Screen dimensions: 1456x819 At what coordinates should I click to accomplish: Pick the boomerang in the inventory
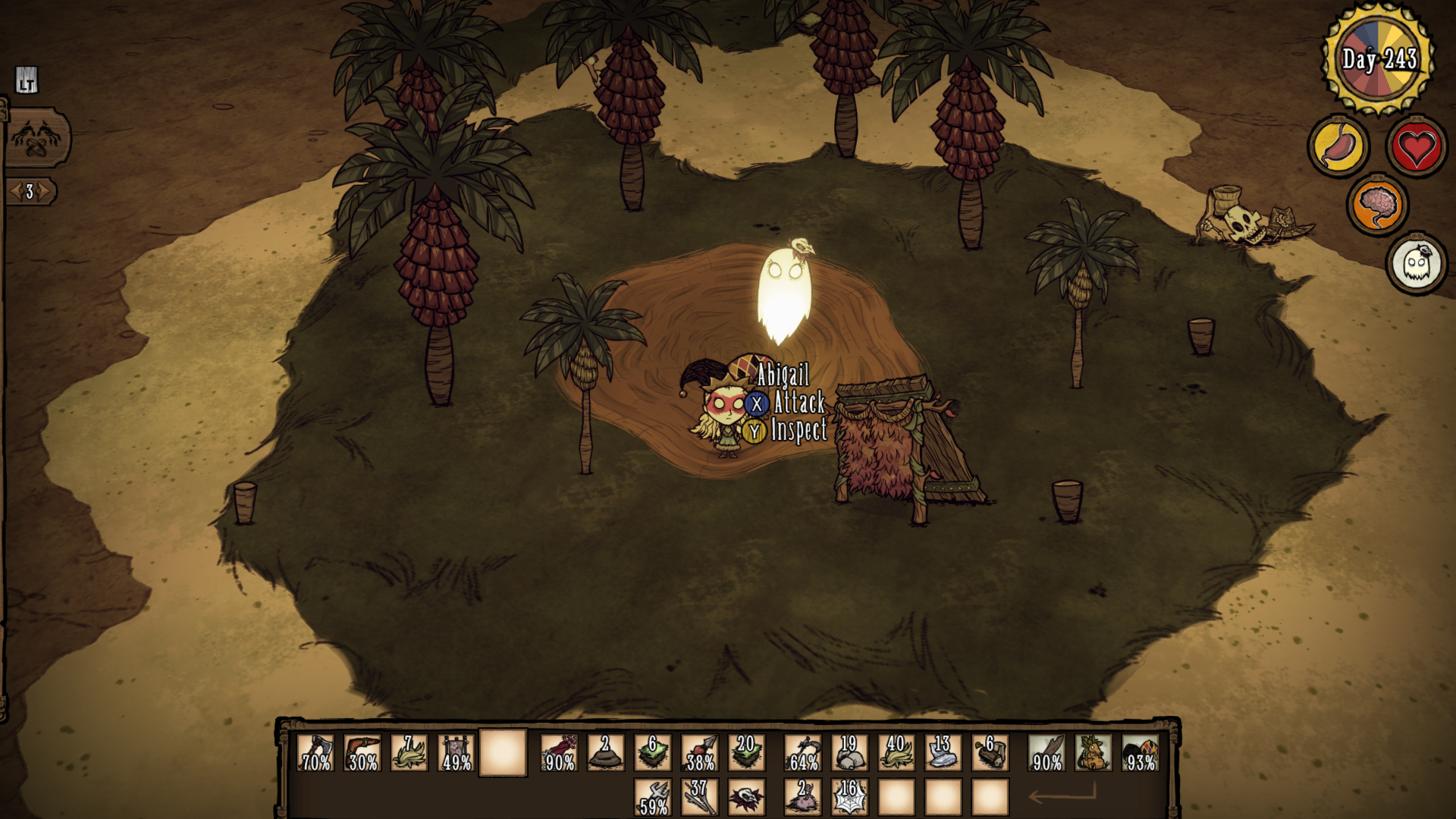click(x=362, y=753)
